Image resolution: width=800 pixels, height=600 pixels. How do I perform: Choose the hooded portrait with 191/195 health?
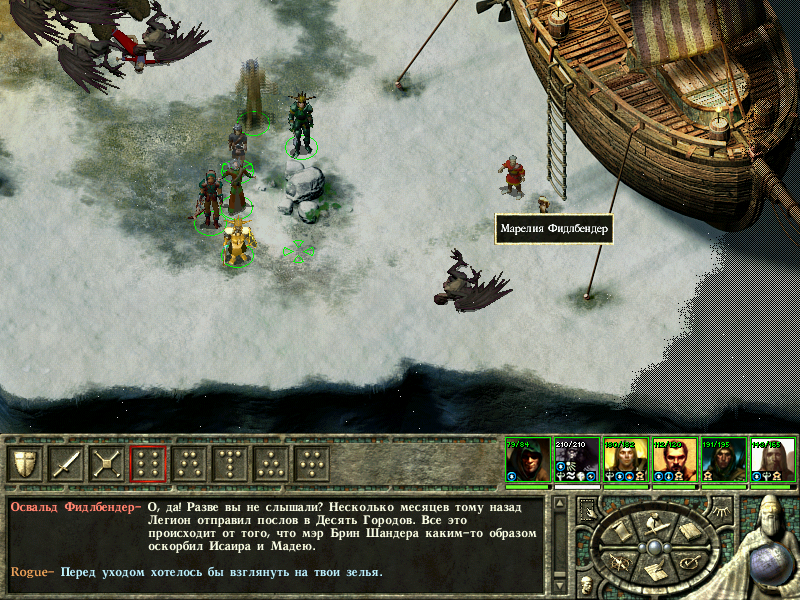point(723,461)
